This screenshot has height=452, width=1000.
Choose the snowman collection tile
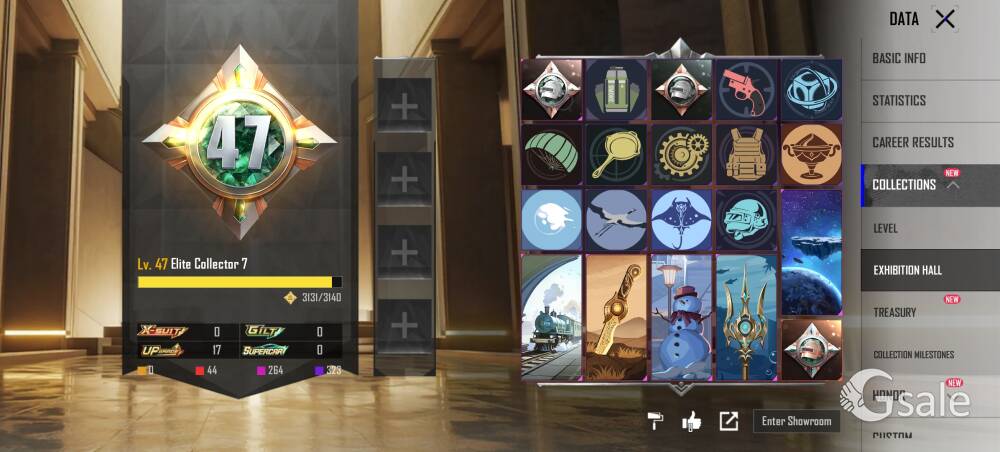coord(681,317)
